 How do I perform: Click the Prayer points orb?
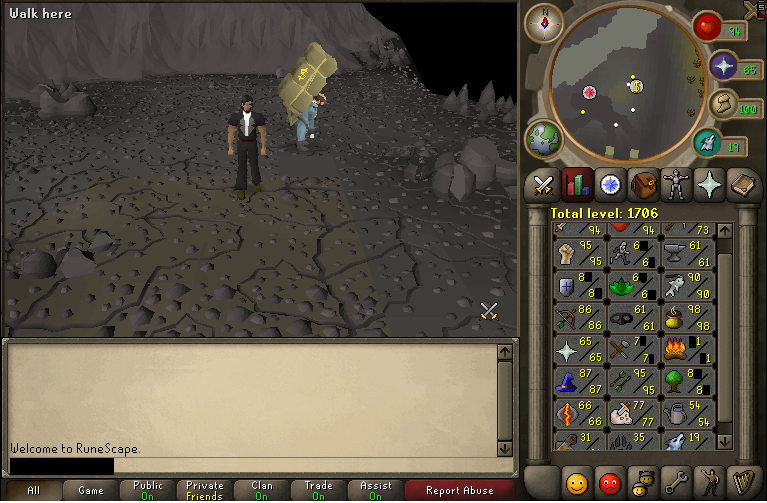(722, 68)
